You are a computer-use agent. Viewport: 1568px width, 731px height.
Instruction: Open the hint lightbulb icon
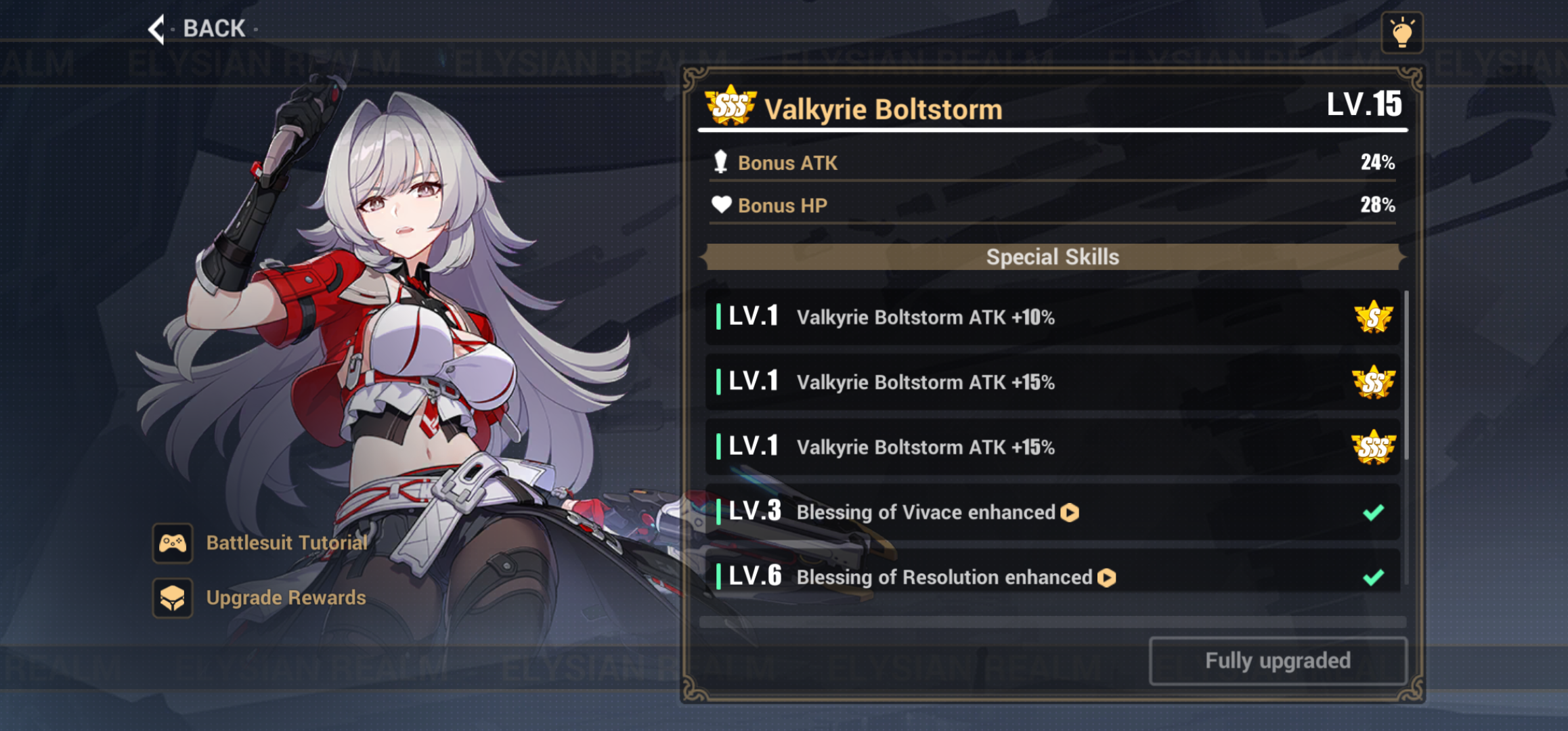click(1403, 32)
